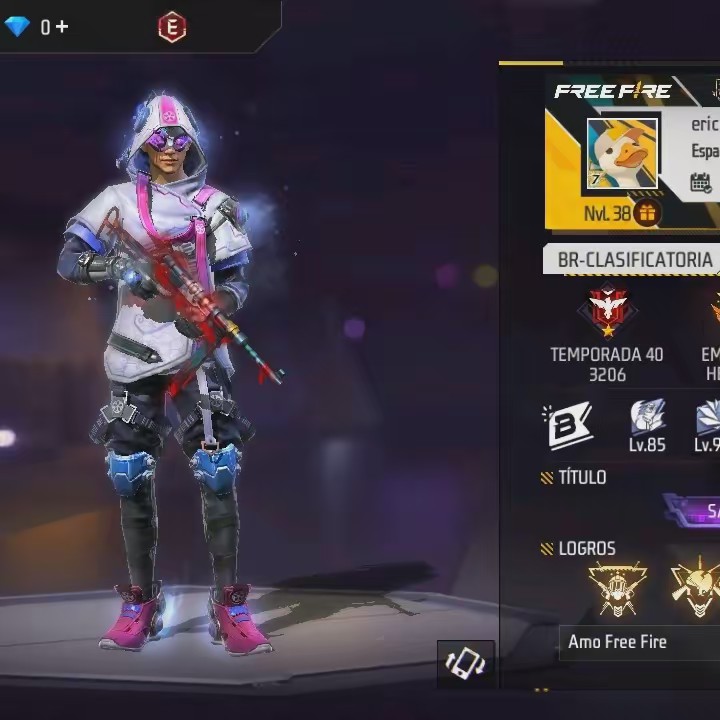
Task: Toggle the phone rotation view button
Action: click(465, 663)
